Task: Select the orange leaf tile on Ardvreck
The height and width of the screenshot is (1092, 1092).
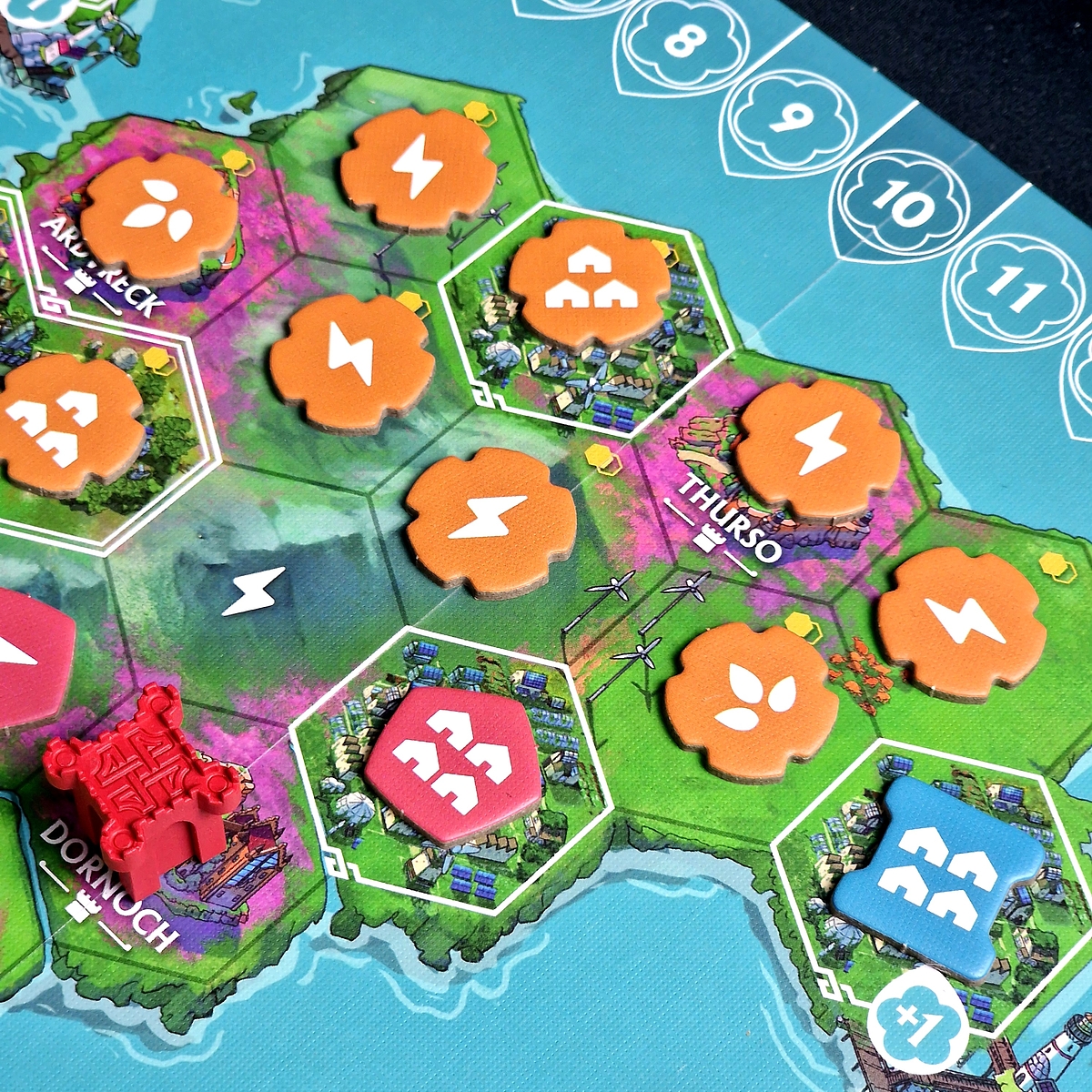Action: point(158,217)
